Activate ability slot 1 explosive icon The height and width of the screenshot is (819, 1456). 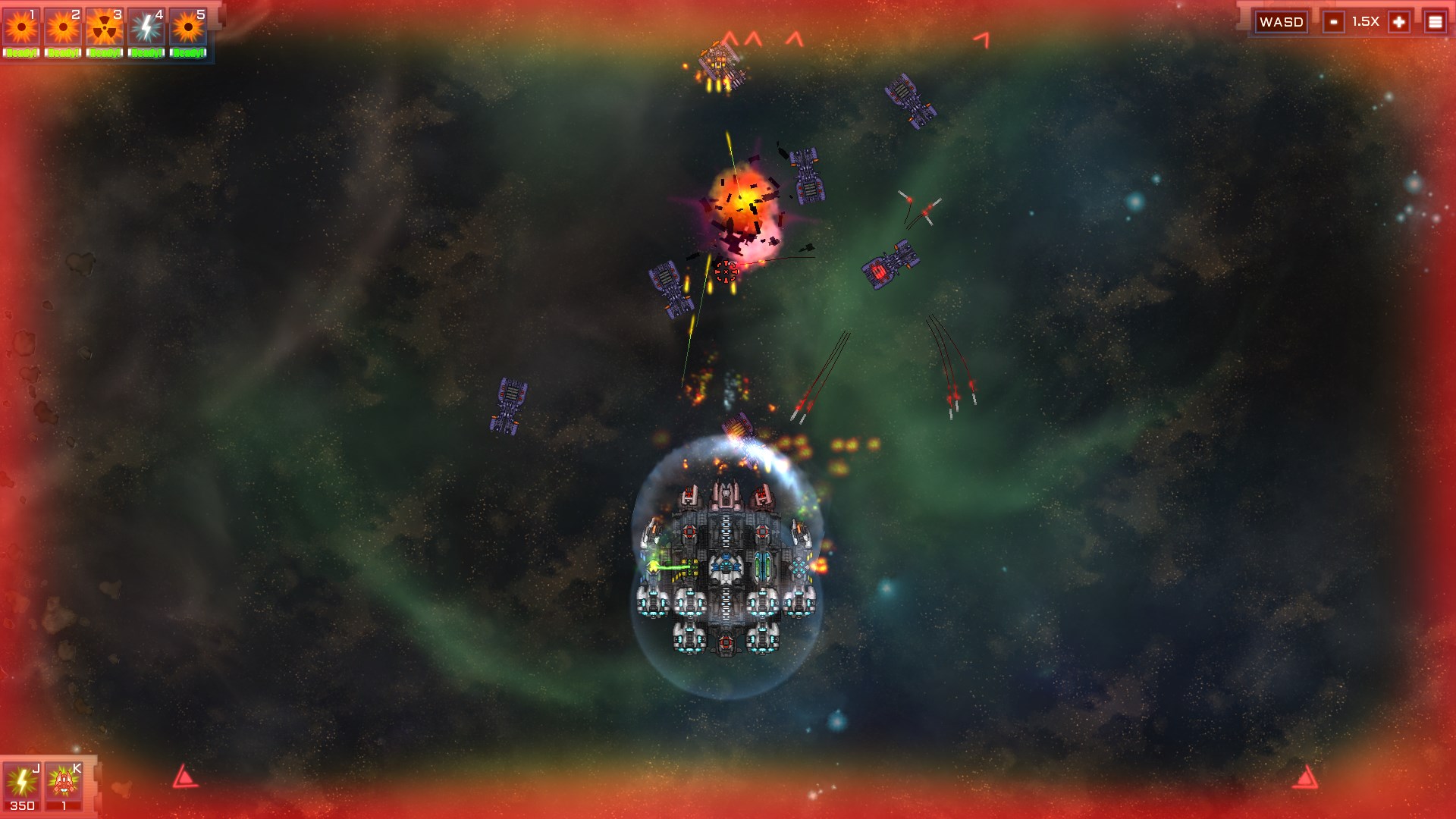click(x=22, y=25)
